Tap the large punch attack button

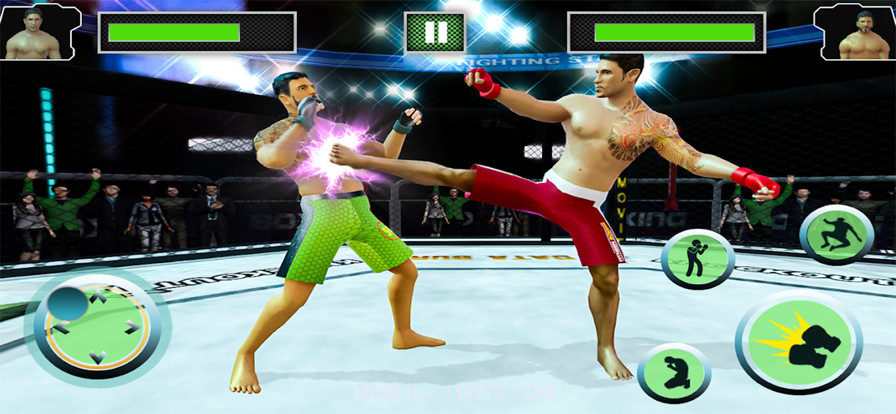[798, 342]
